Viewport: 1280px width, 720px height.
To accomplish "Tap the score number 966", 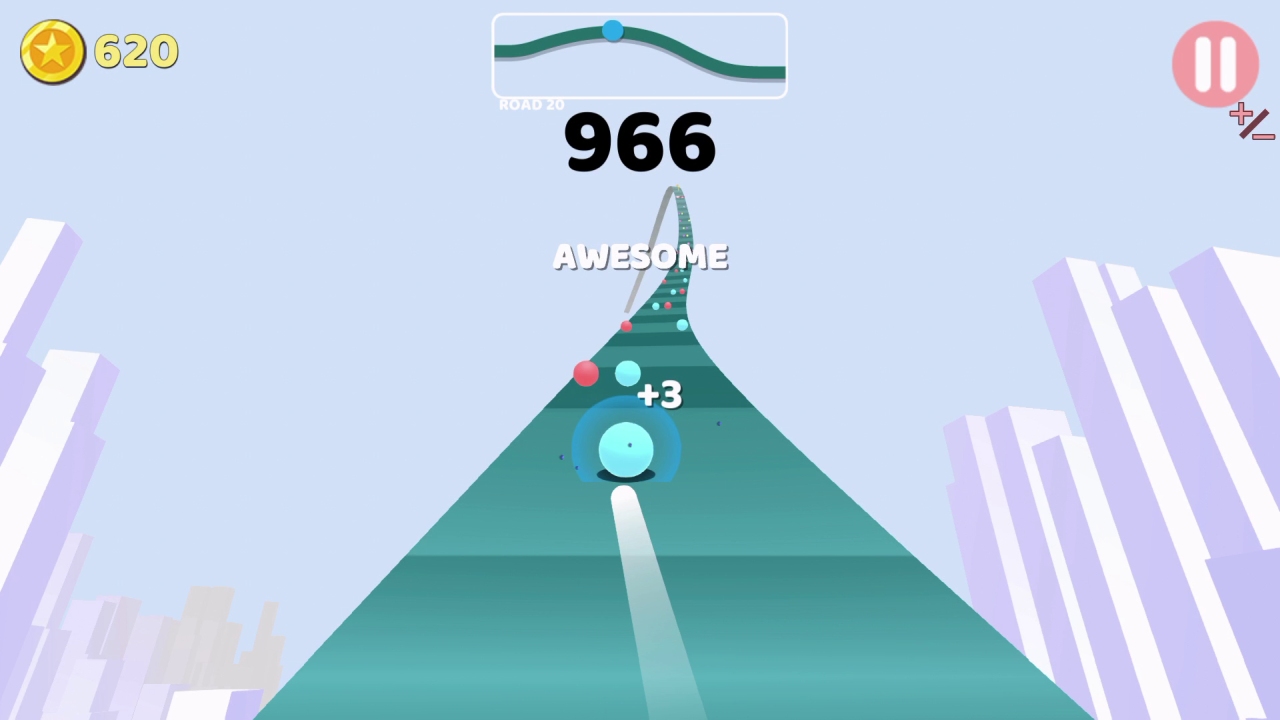I will pos(640,142).
